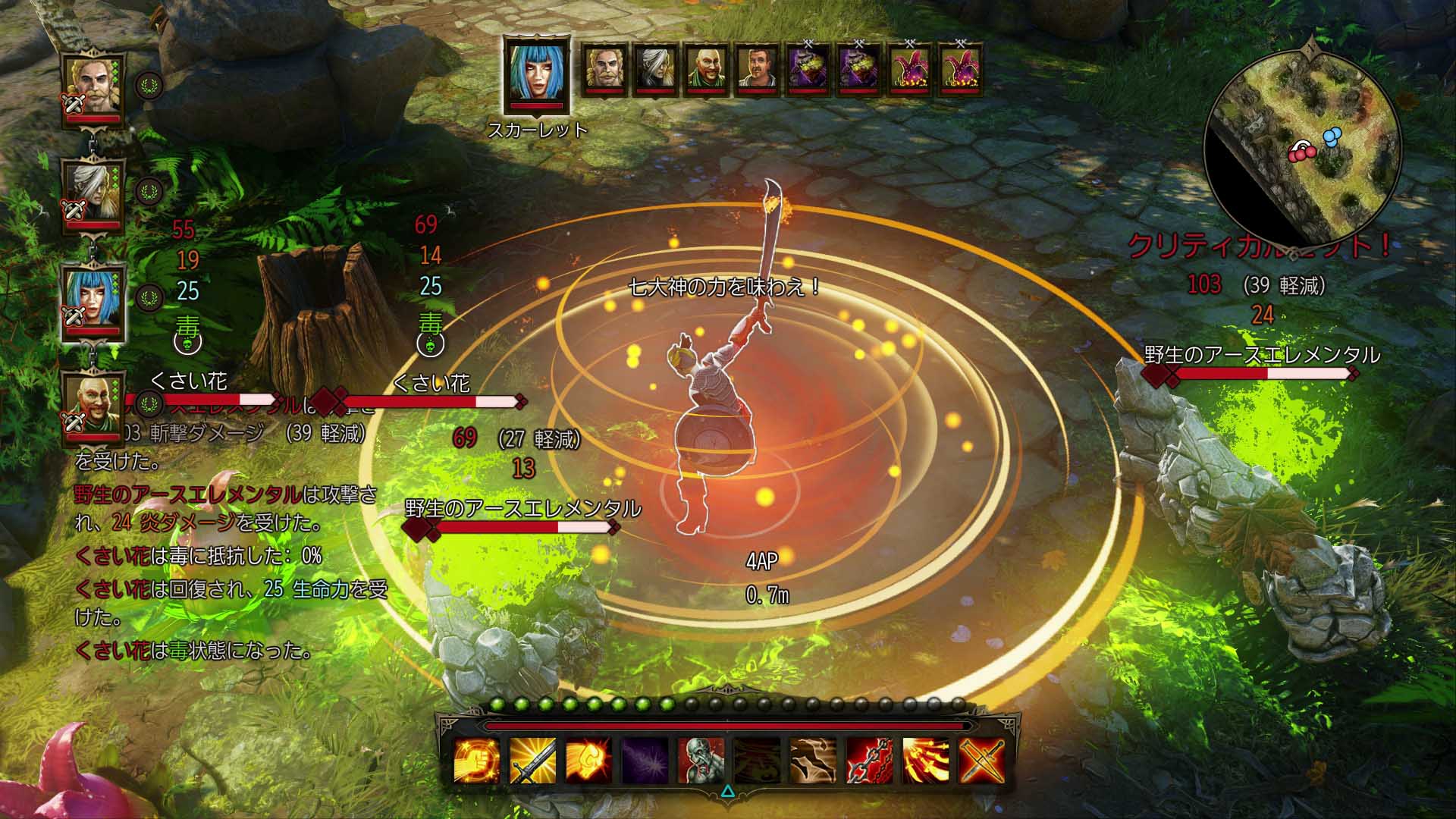Click the red 野生のアースエレメンタル name in the combat log
The height and width of the screenshot is (819, 1456).
[184, 493]
